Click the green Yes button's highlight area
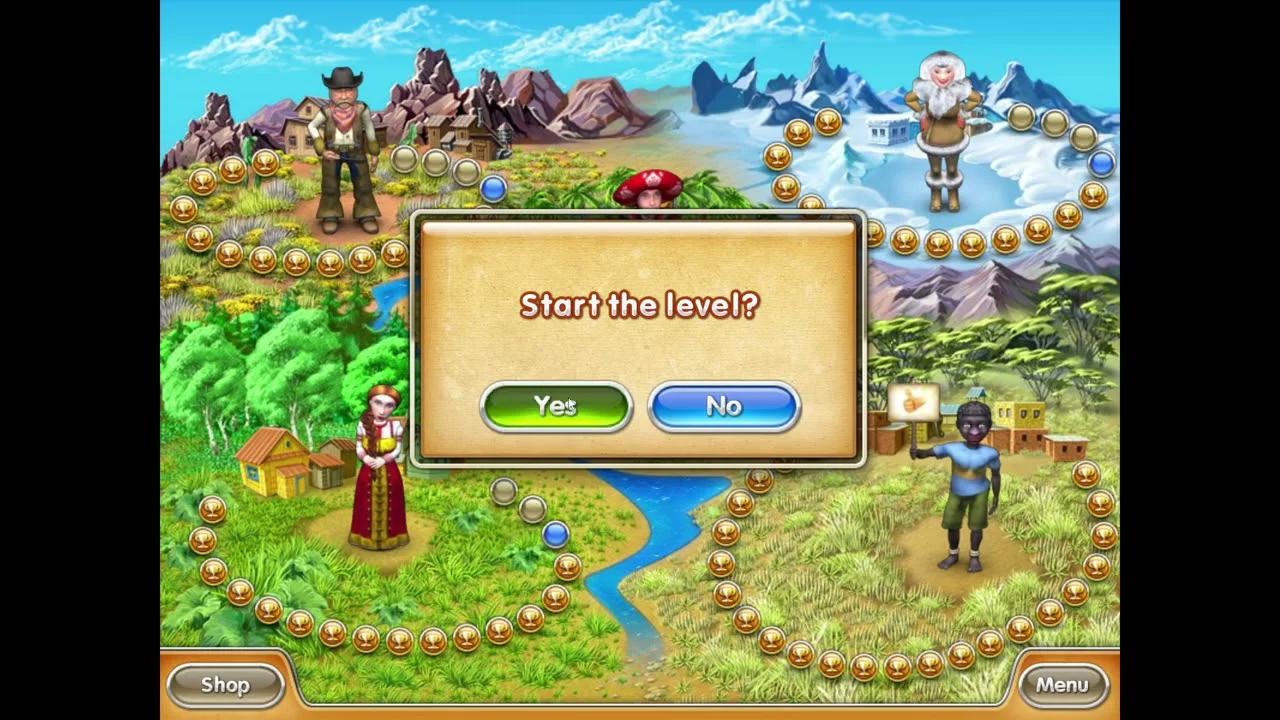 [557, 406]
